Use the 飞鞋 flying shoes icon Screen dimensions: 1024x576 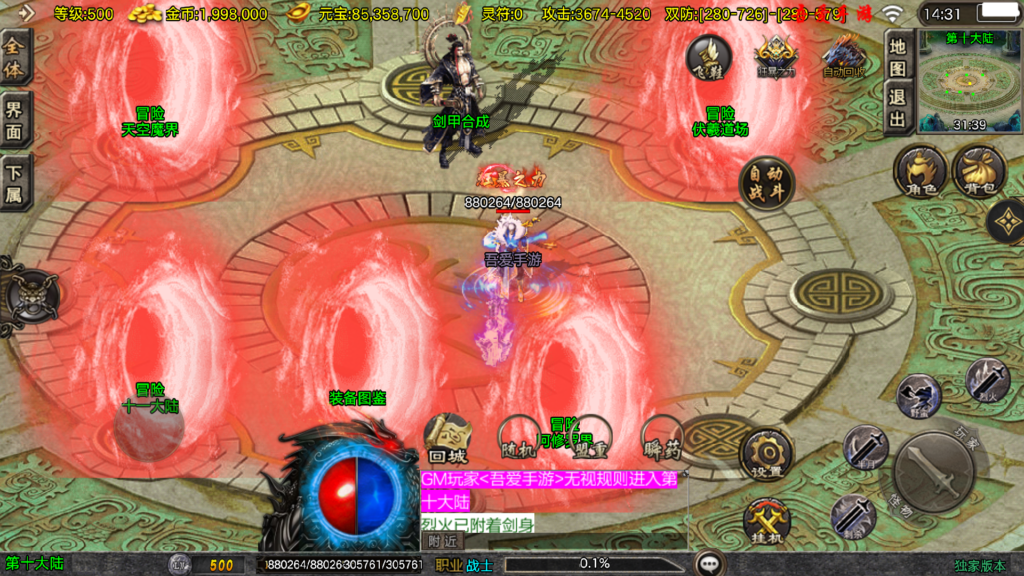(708, 57)
